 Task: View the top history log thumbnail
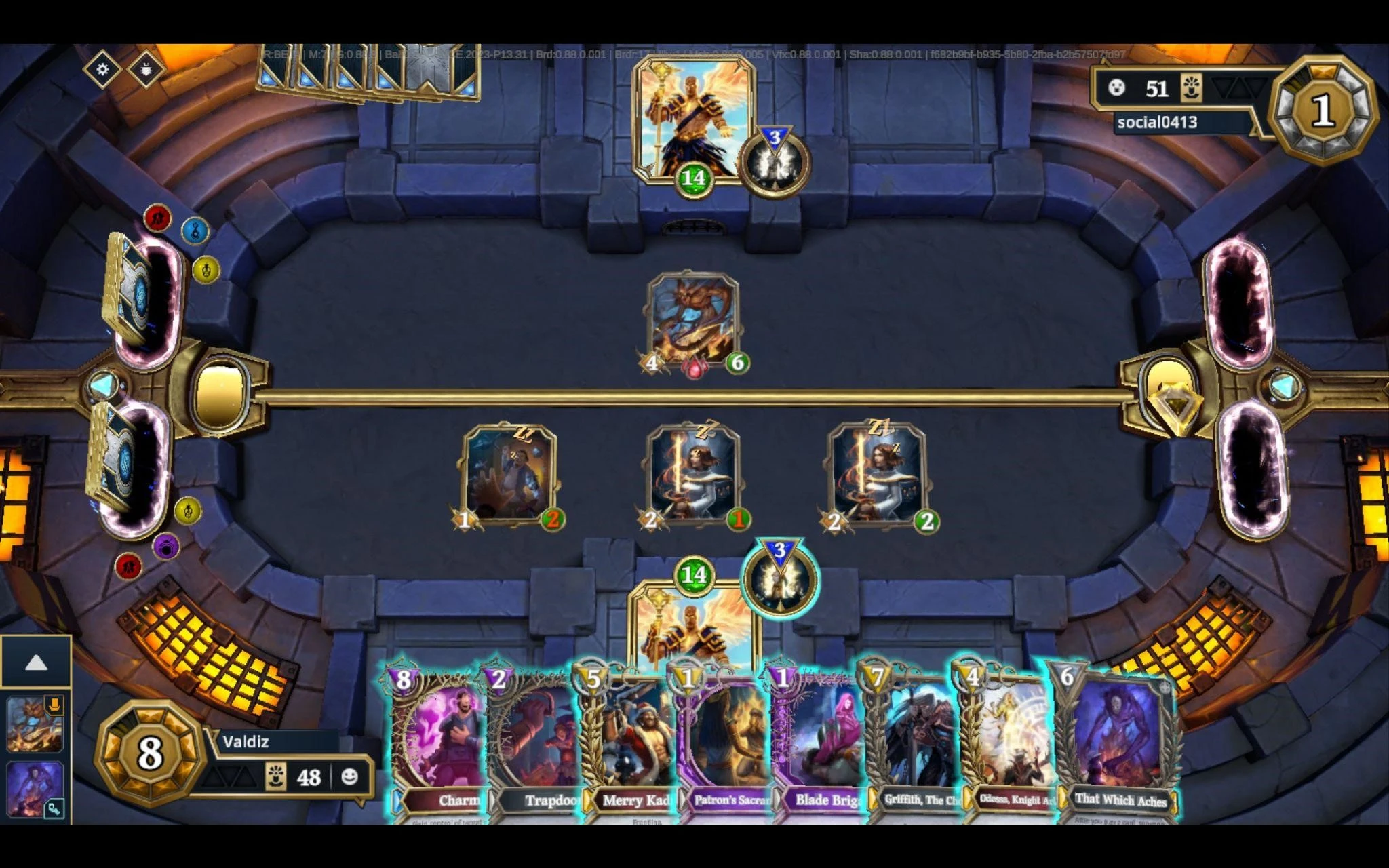point(35,724)
